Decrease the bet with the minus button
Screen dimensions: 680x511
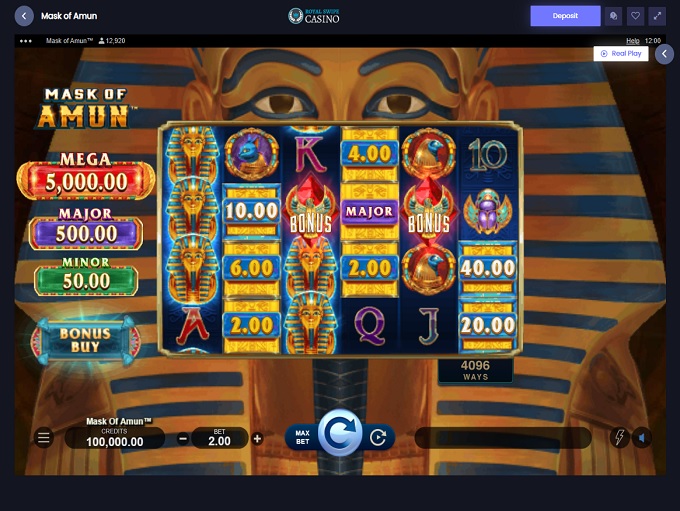tap(183, 438)
